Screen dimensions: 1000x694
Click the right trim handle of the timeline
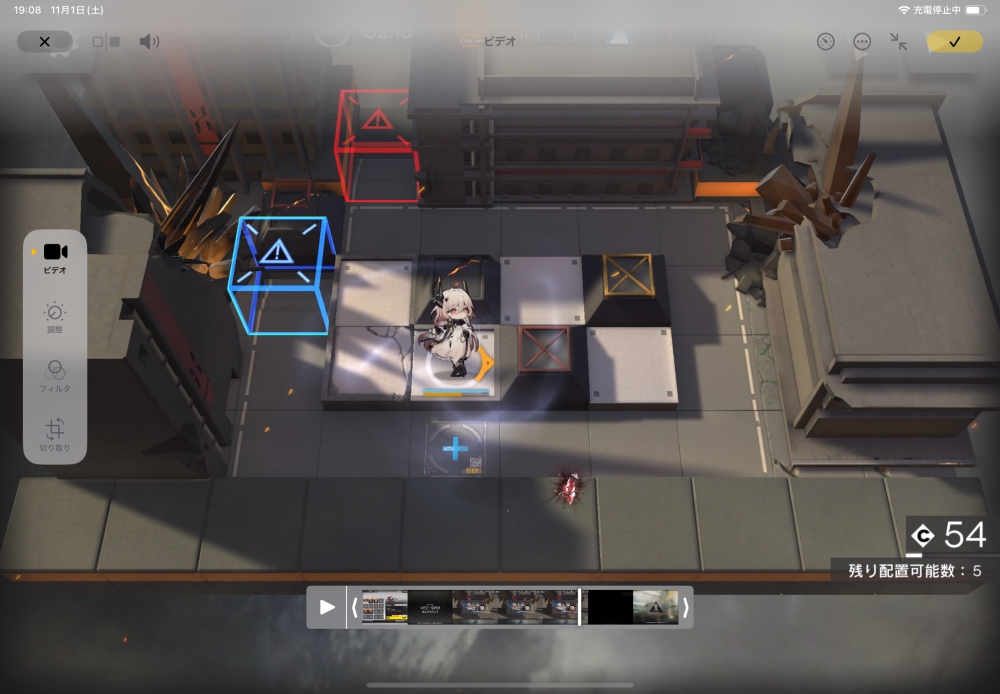[x=685, y=607]
